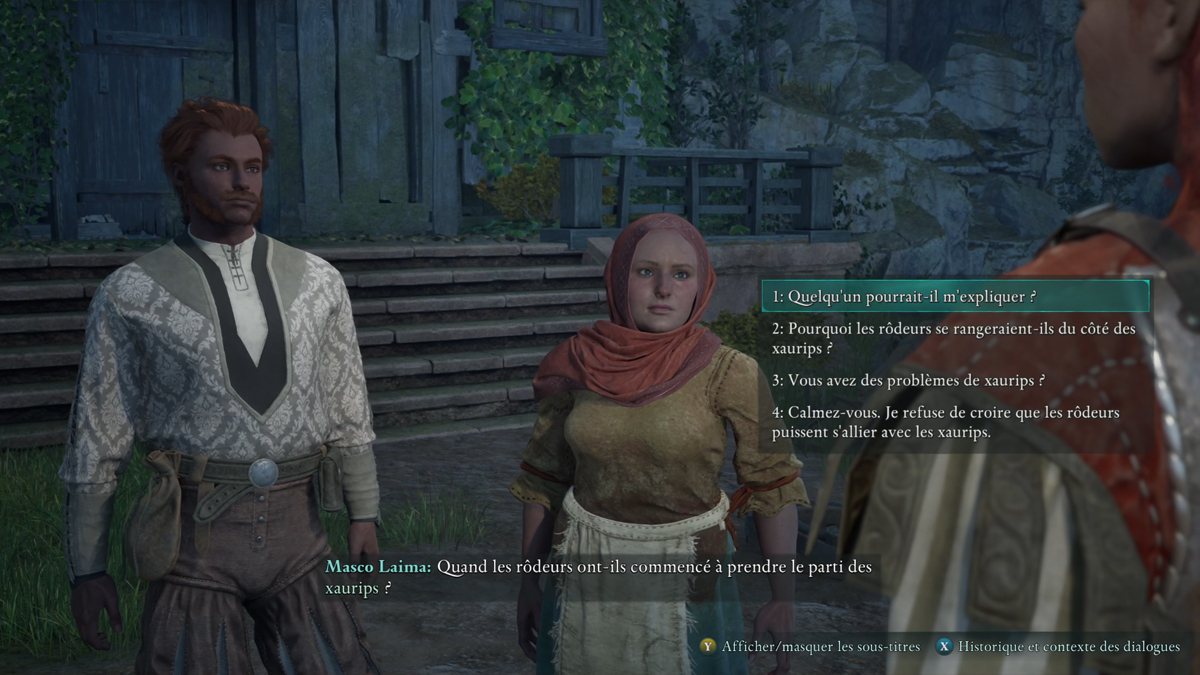The width and height of the screenshot is (1200, 675).
Task: Select reply asking why rôdeurs side with xaurips
Action: pos(955,338)
